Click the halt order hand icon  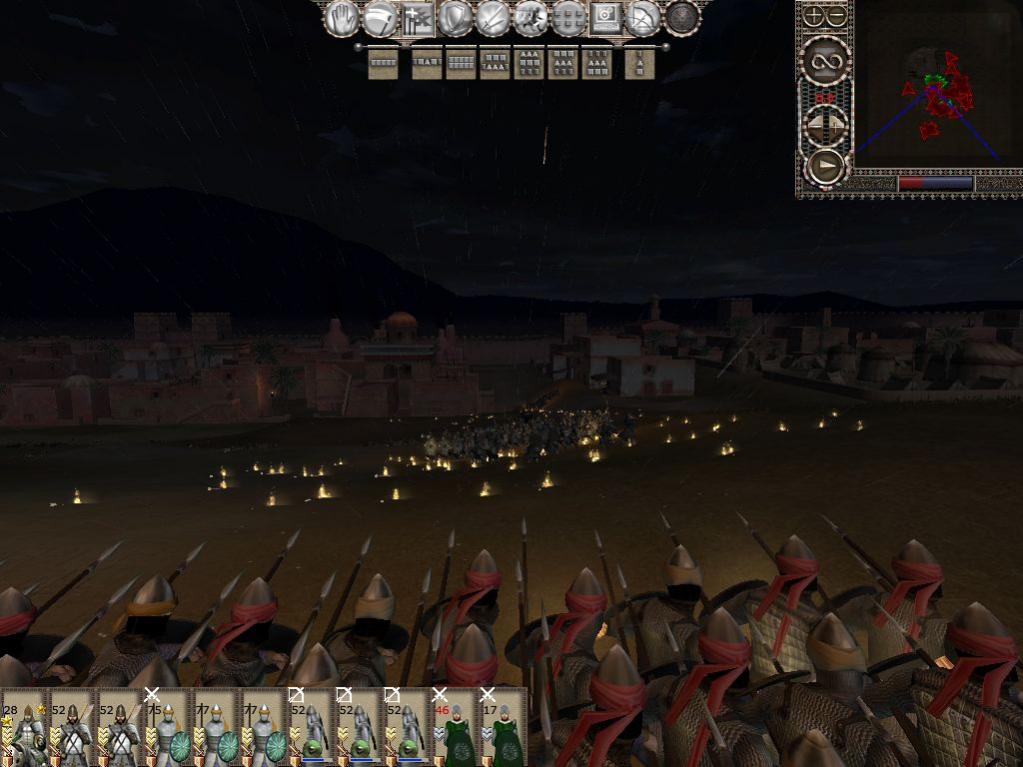tap(341, 18)
